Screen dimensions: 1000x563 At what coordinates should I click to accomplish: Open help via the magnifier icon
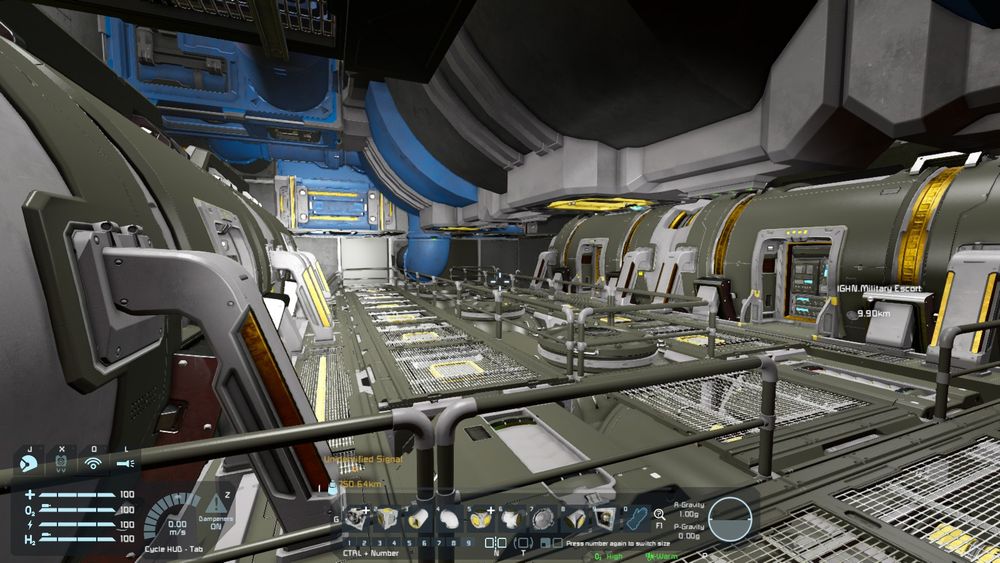click(660, 514)
